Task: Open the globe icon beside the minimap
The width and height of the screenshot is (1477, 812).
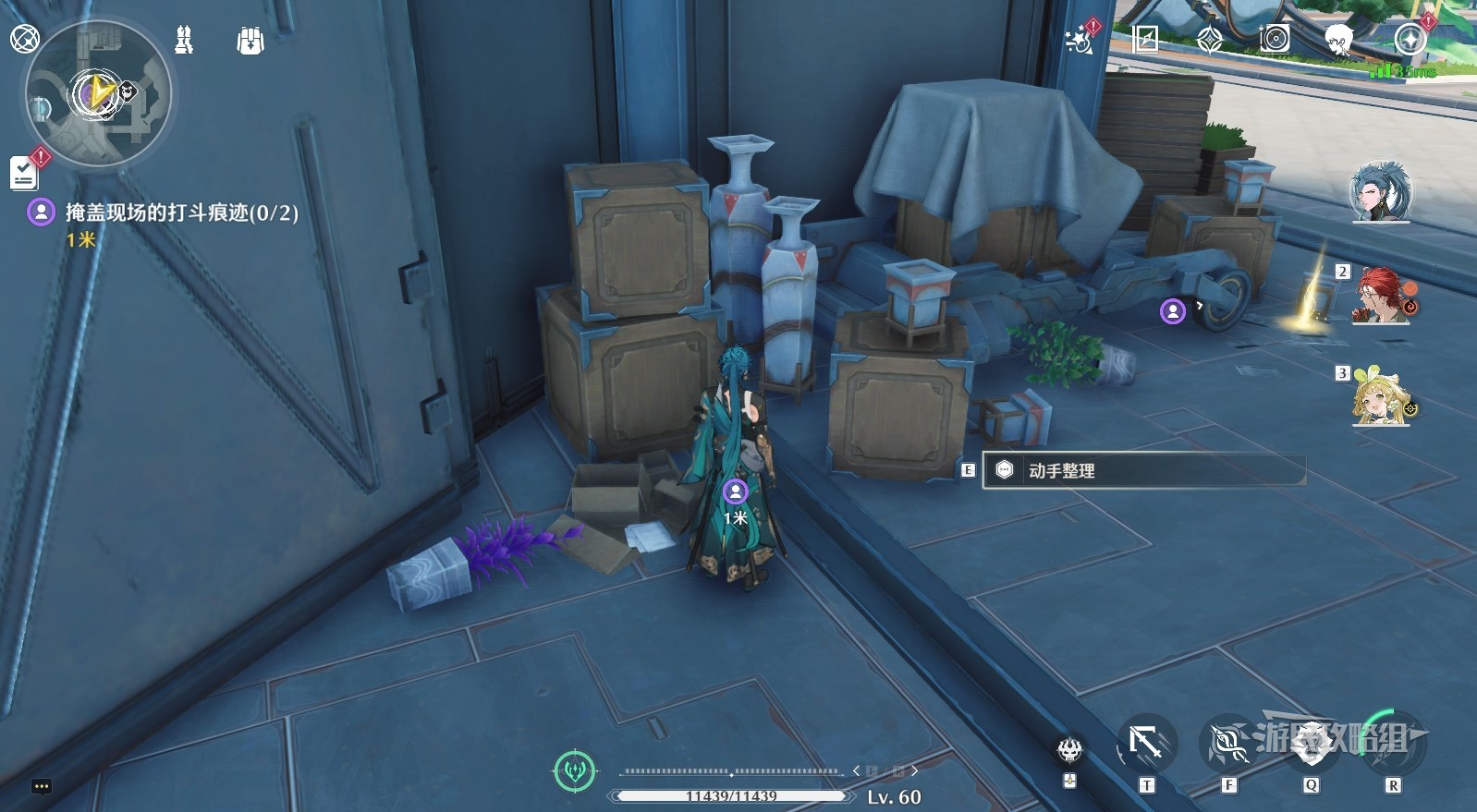Action: 25,39
